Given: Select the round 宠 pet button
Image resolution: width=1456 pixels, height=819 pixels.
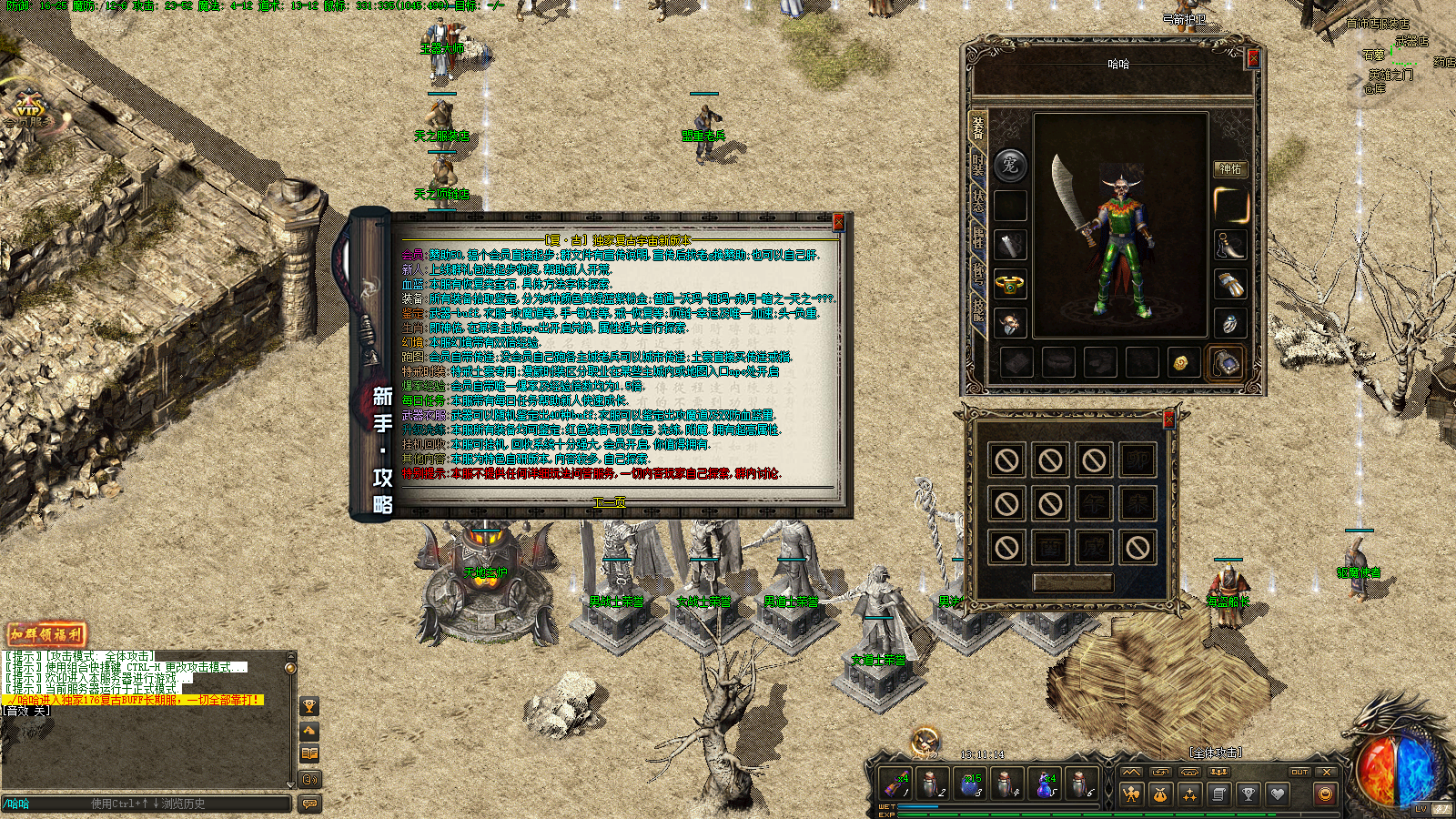Looking at the screenshot, I should click(1010, 165).
